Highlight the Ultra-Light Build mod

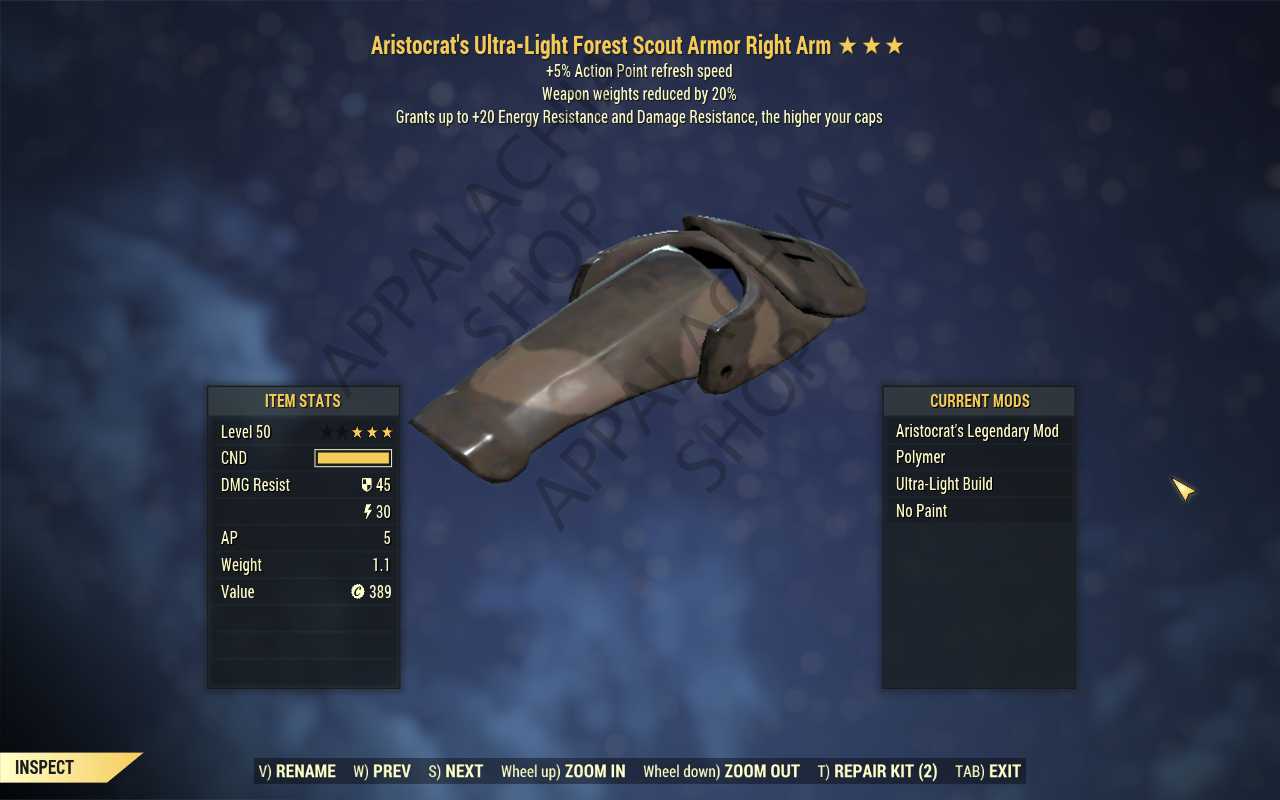click(977, 484)
